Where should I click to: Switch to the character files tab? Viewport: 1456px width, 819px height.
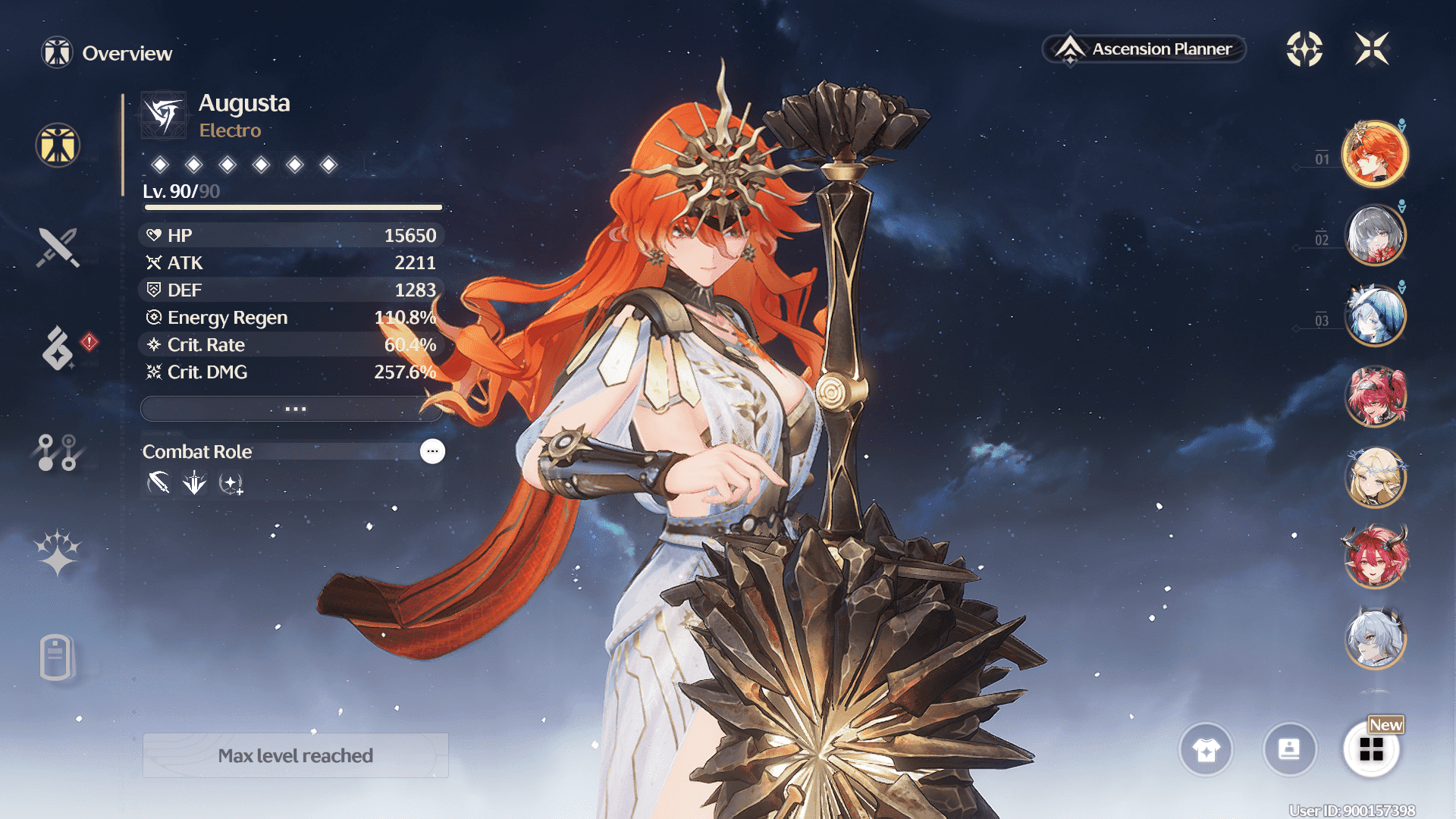coord(56,657)
